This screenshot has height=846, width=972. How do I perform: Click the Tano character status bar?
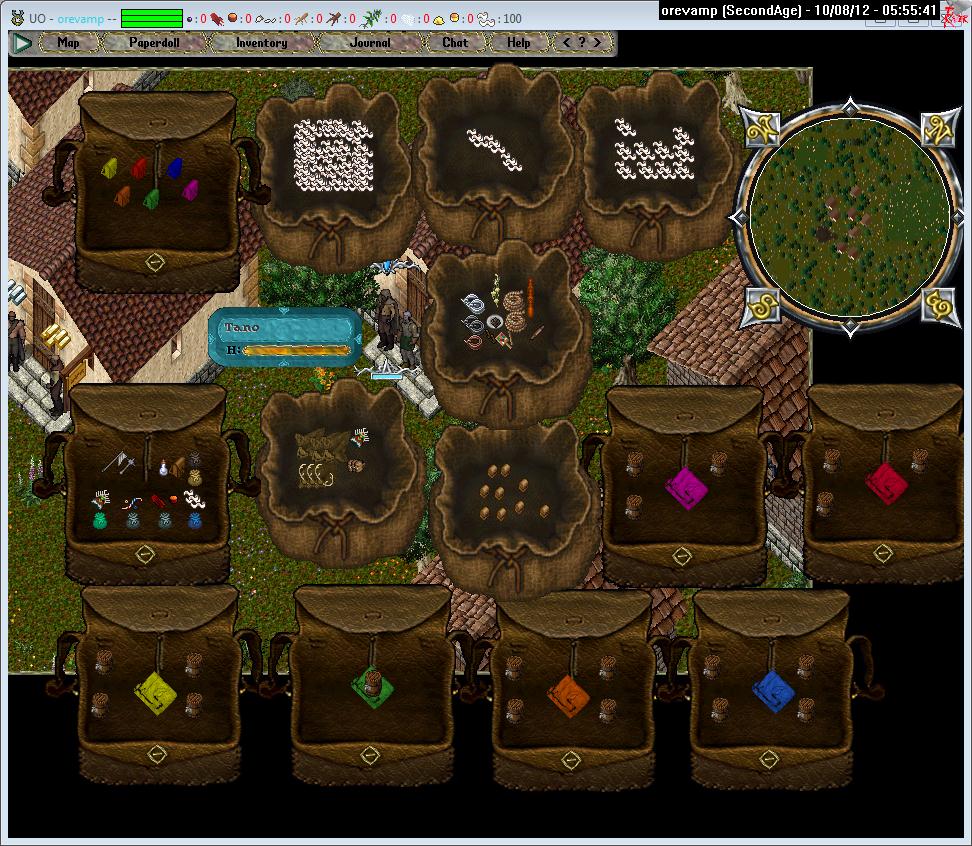[285, 337]
